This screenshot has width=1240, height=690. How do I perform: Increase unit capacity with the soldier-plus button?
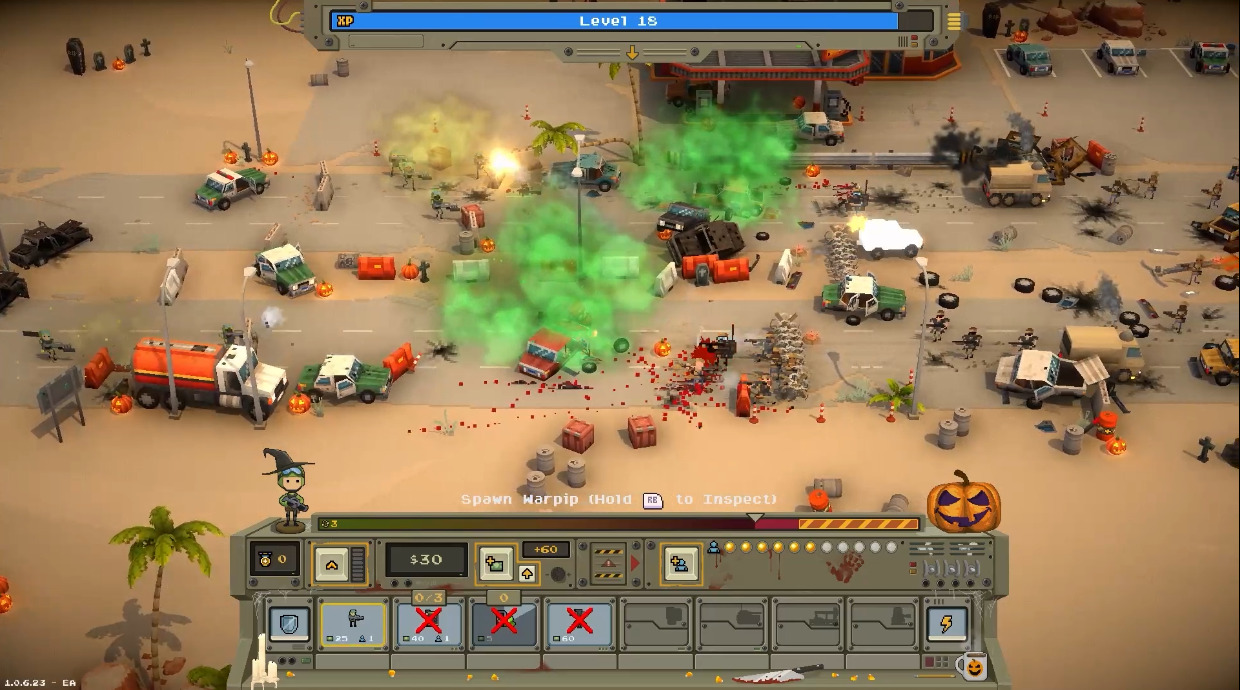click(680, 563)
